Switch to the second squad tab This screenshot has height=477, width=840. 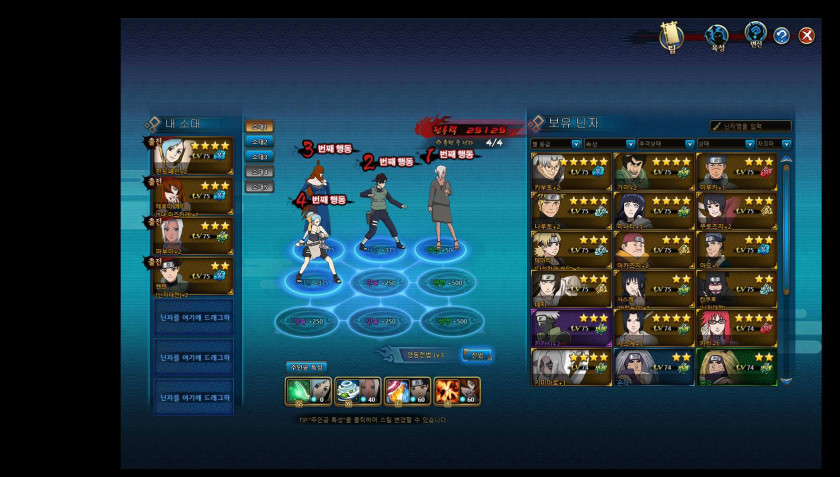coord(259,142)
